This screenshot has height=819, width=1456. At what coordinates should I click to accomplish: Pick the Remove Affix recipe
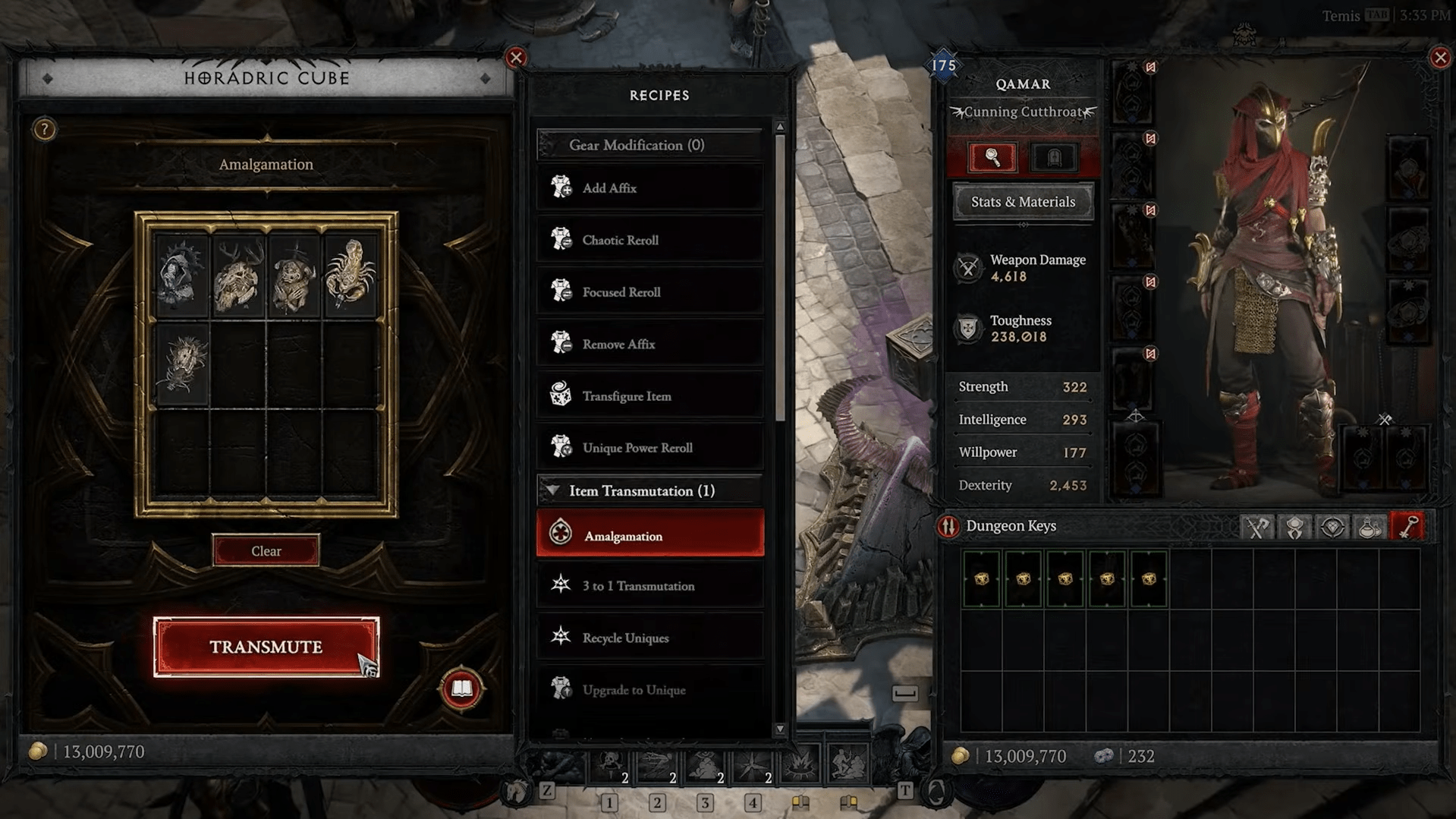(x=649, y=344)
